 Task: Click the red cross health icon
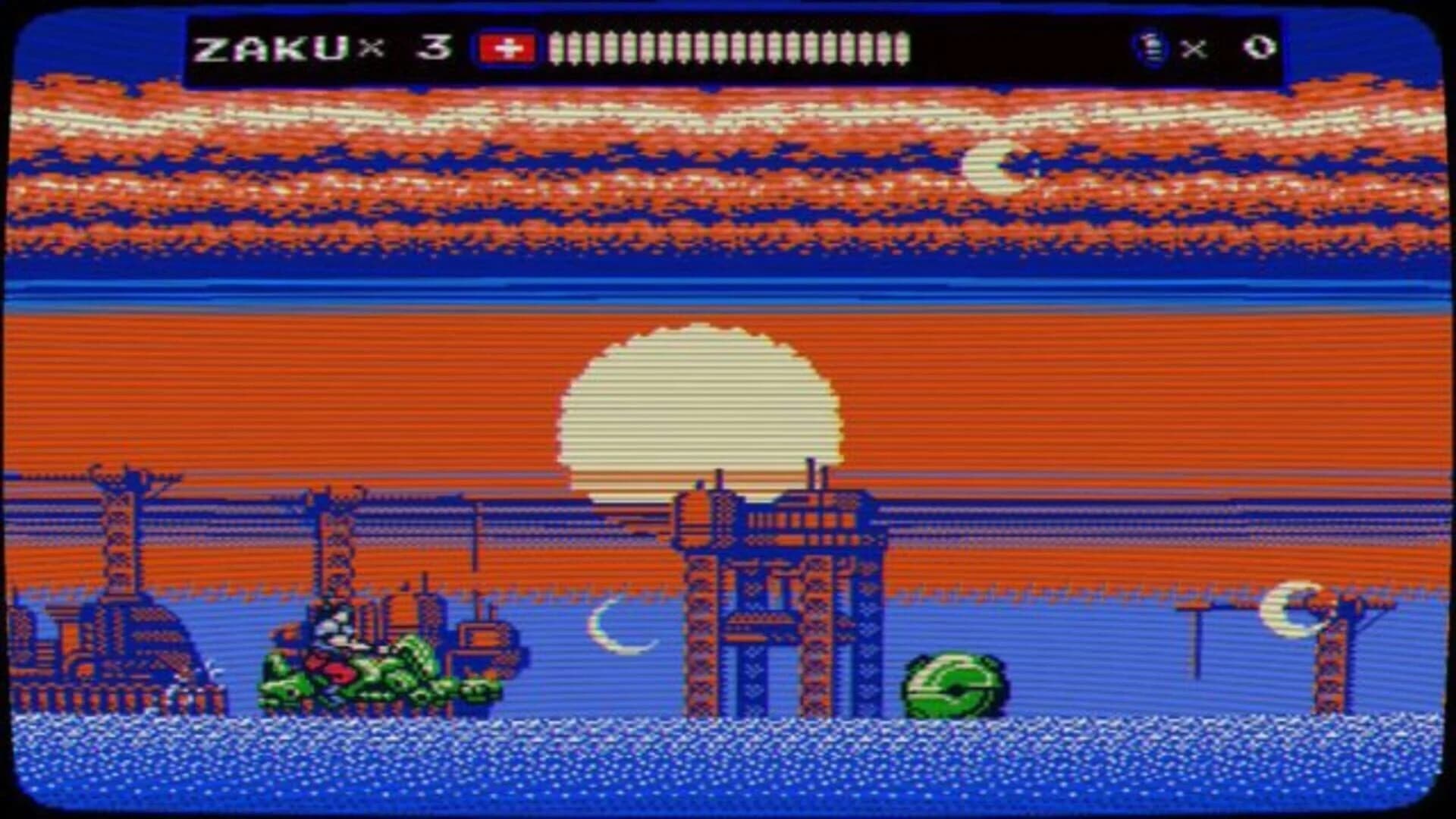pyautogui.click(x=504, y=47)
